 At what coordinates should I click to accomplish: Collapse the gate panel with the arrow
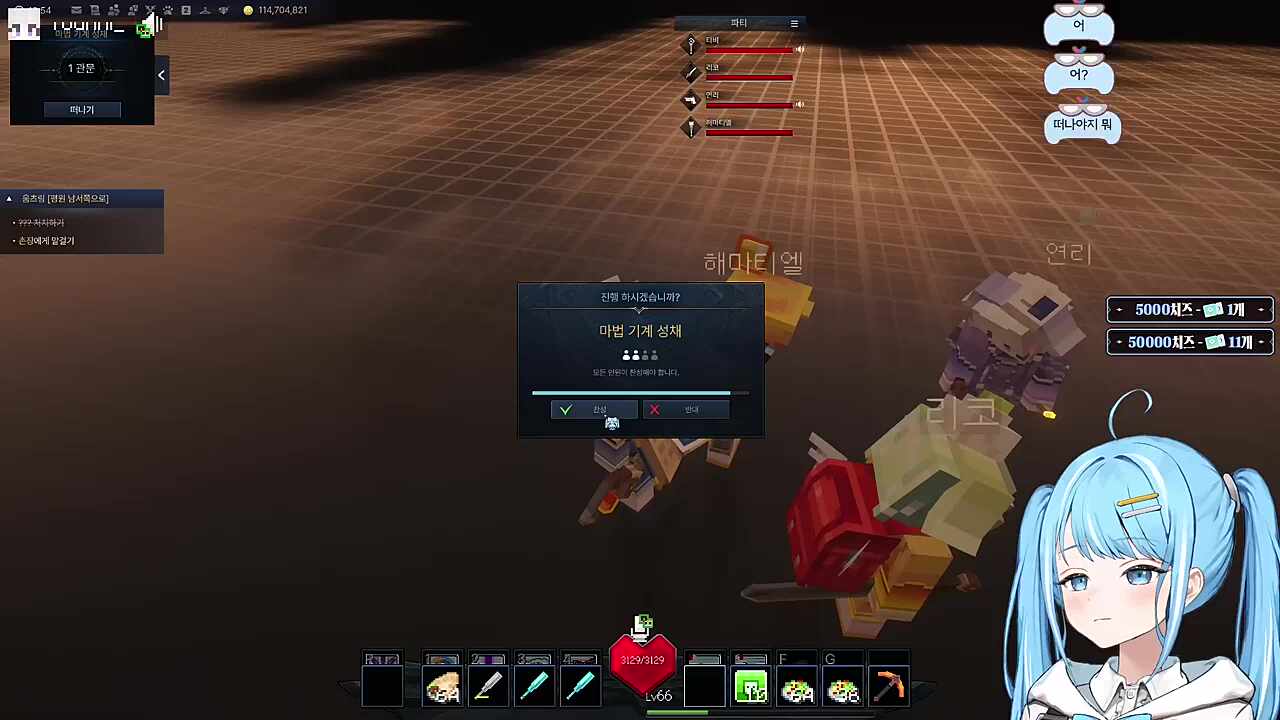[161, 75]
